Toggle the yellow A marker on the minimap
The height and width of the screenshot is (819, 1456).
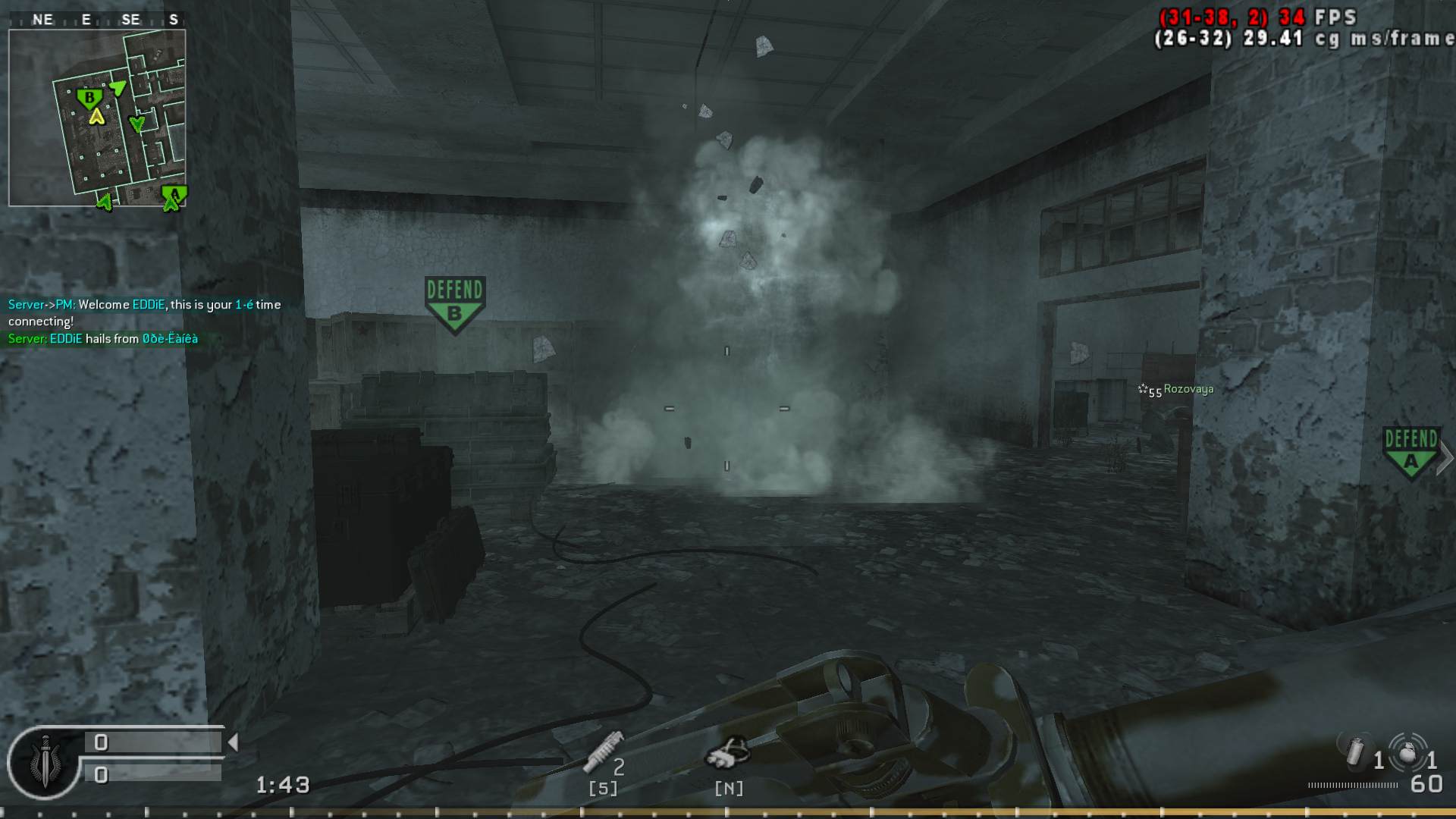tap(97, 118)
